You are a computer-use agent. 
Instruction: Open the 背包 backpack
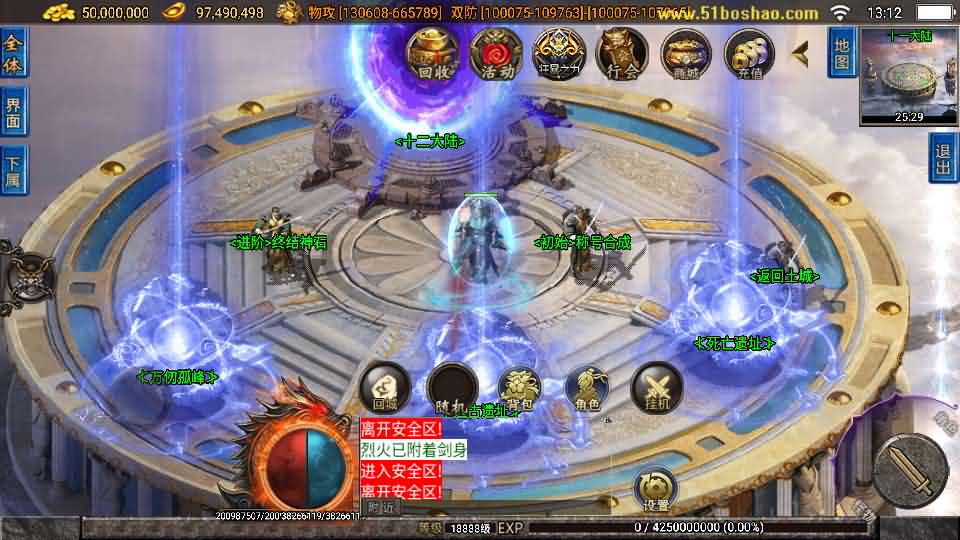click(x=520, y=388)
